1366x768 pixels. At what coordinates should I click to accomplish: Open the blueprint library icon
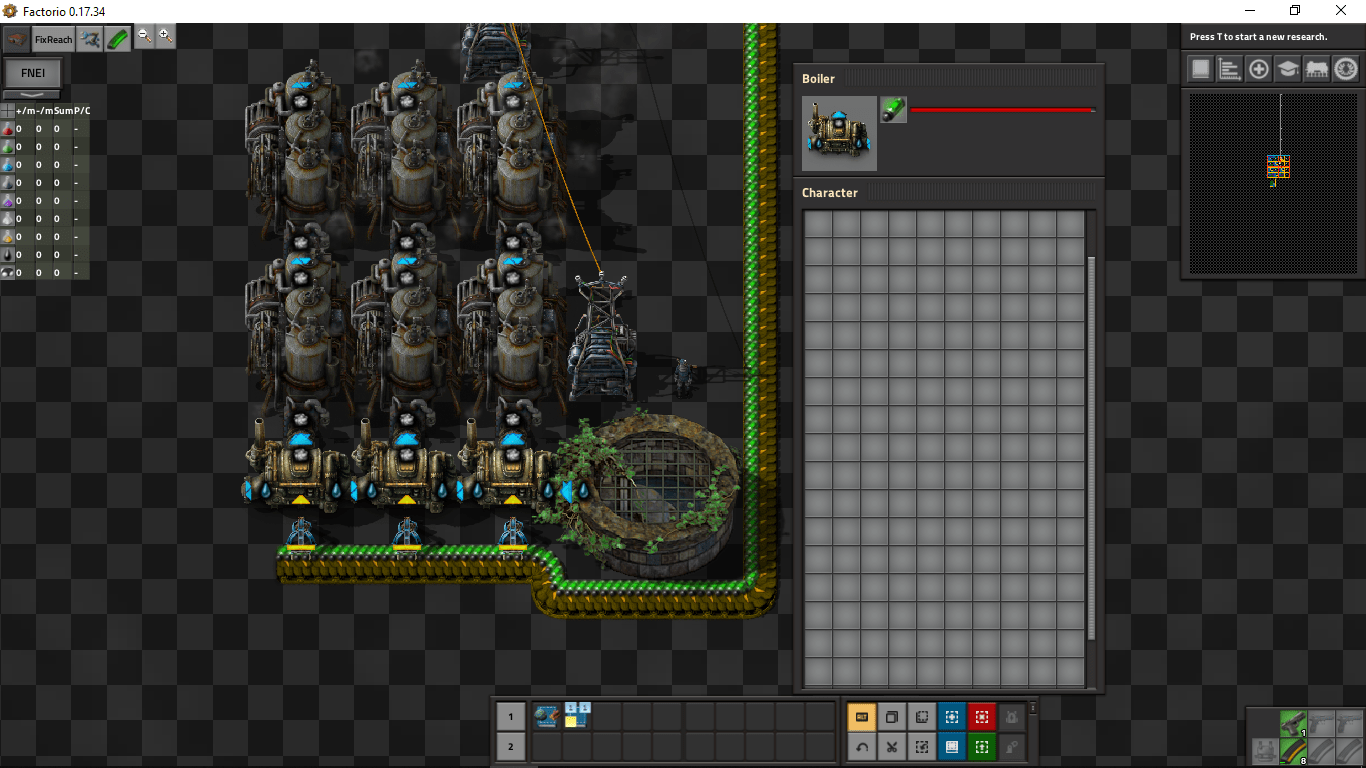tap(1199, 68)
